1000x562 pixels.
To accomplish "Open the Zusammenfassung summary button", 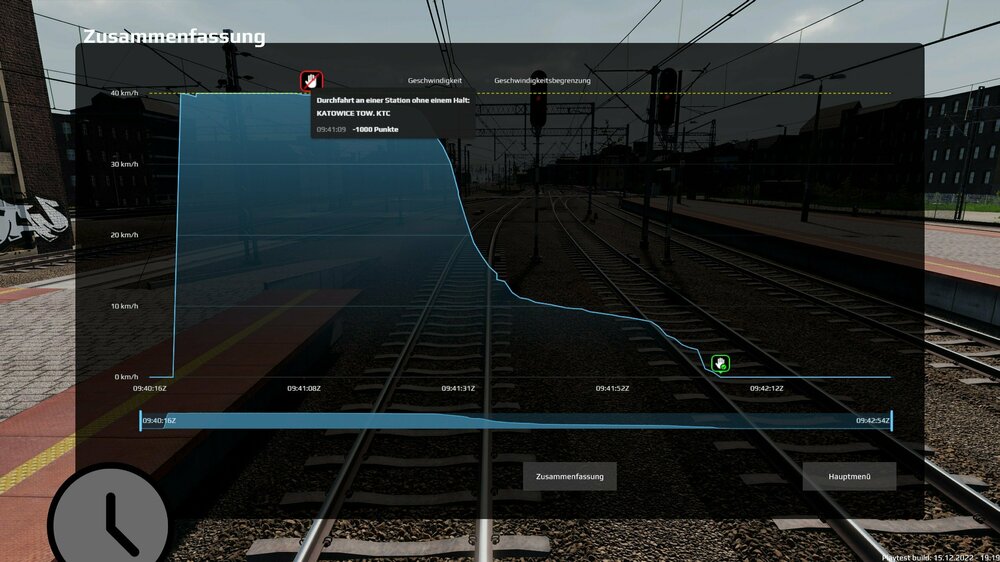I will pyautogui.click(x=569, y=476).
